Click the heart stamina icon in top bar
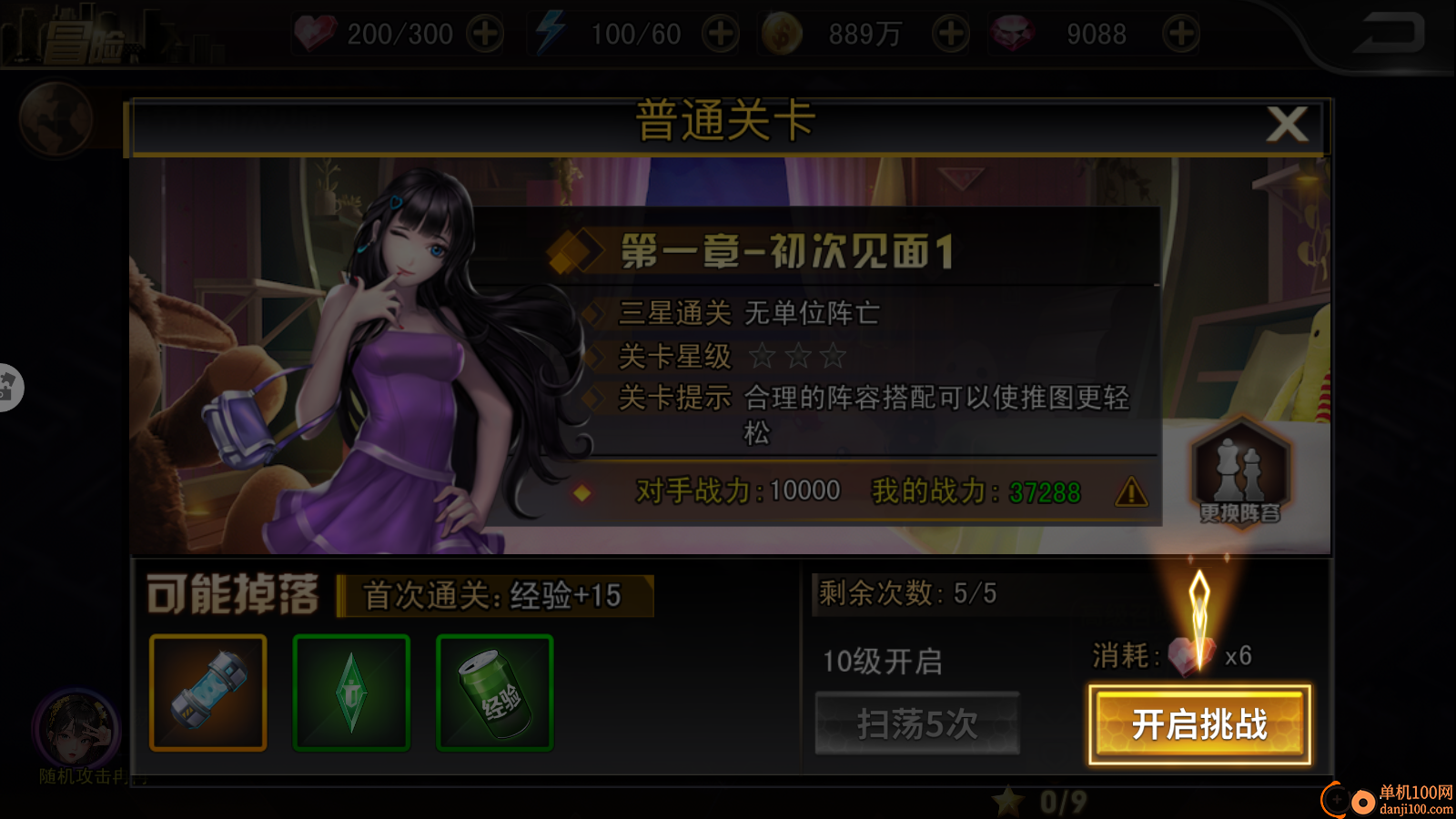The height and width of the screenshot is (819, 1456). [318, 33]
